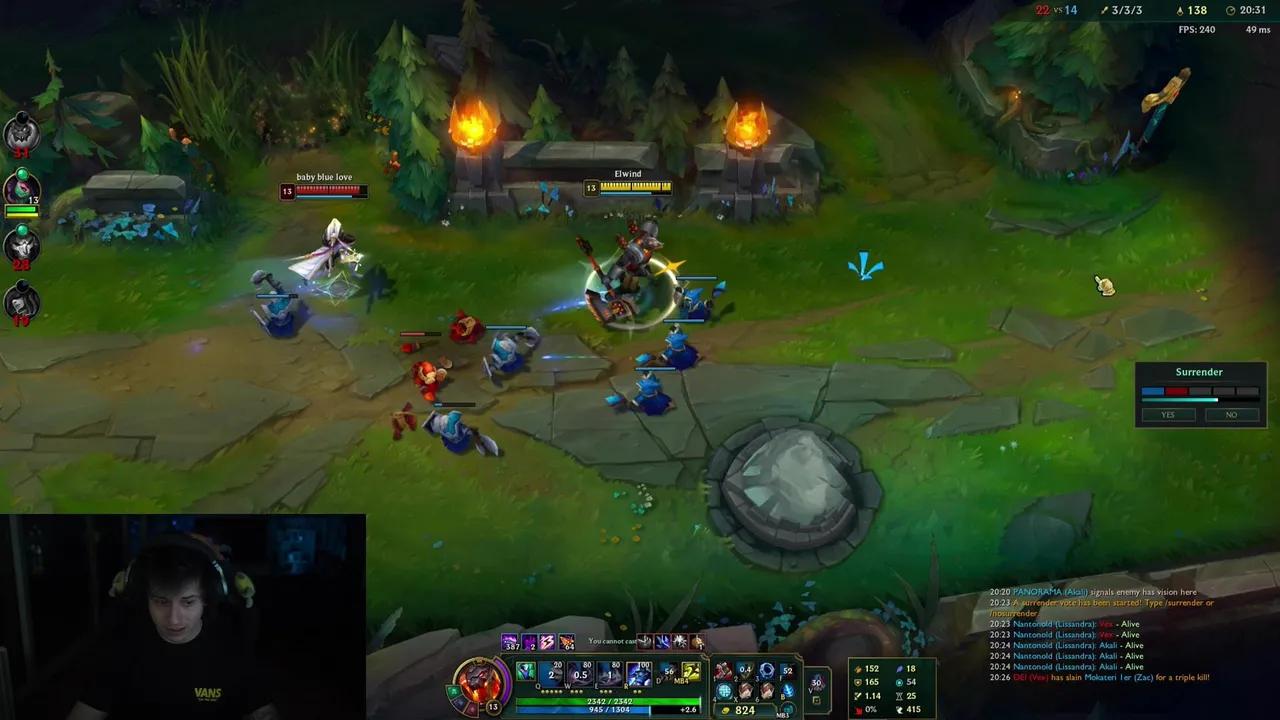The height and width of the screenshot is (720, 1280).
Task: Vote YES on the surrender panel
Action: coord(1167,414)
